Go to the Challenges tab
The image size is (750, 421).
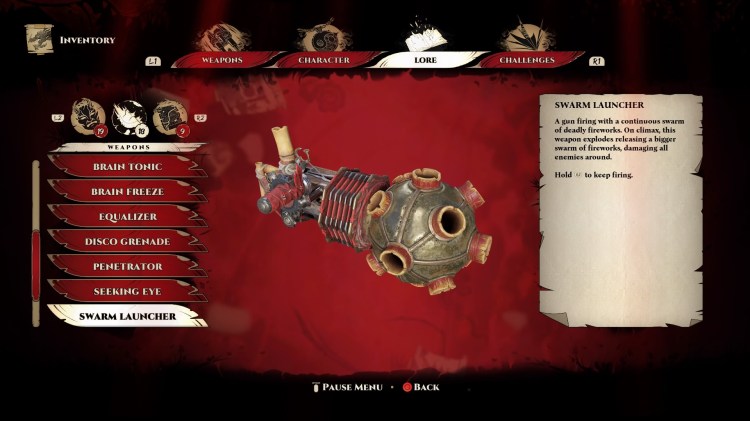tap(527, 59)
